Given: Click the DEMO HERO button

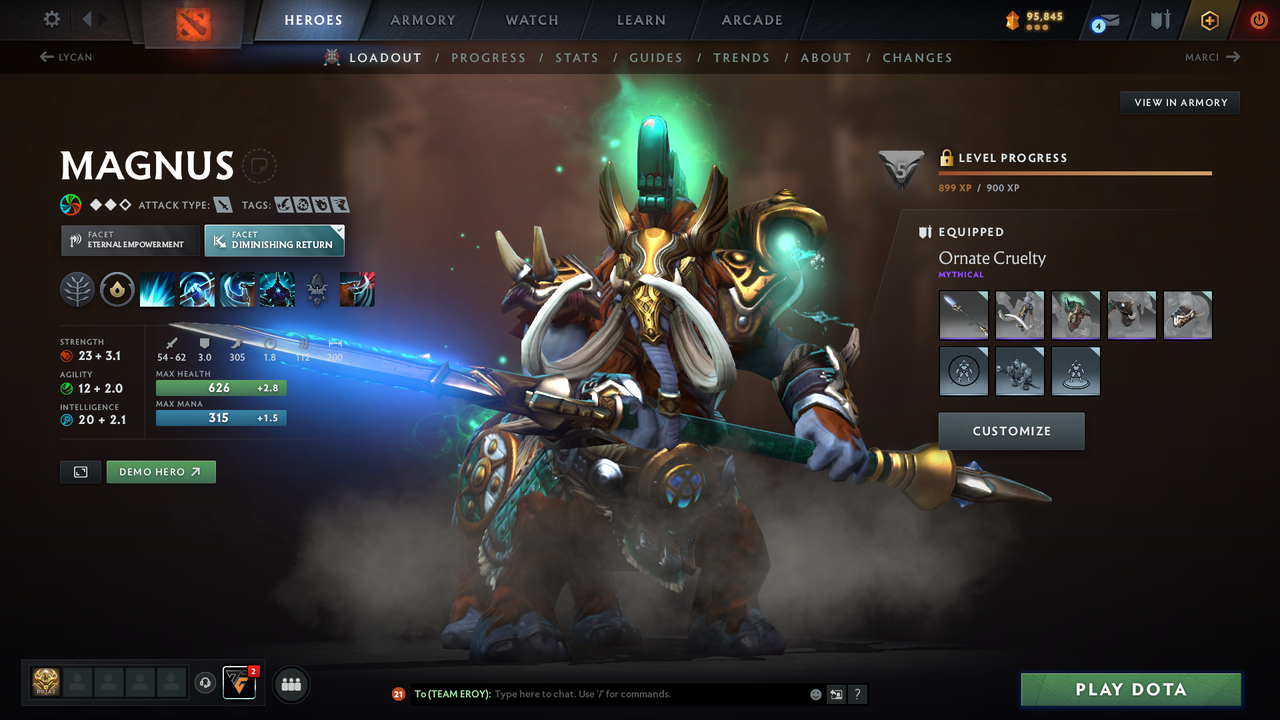Looking at the screenshot, I should coord(160,471).
